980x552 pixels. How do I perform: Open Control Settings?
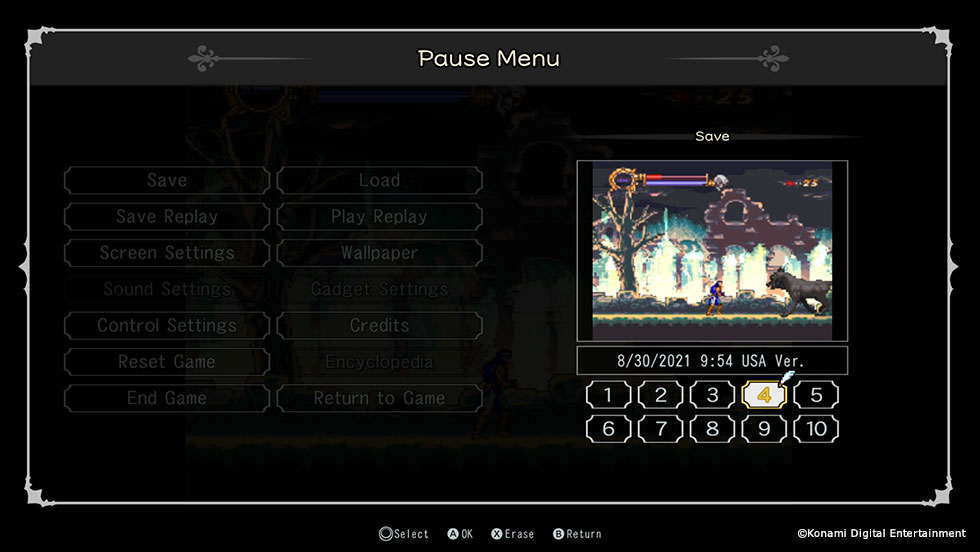pos(167,326)
